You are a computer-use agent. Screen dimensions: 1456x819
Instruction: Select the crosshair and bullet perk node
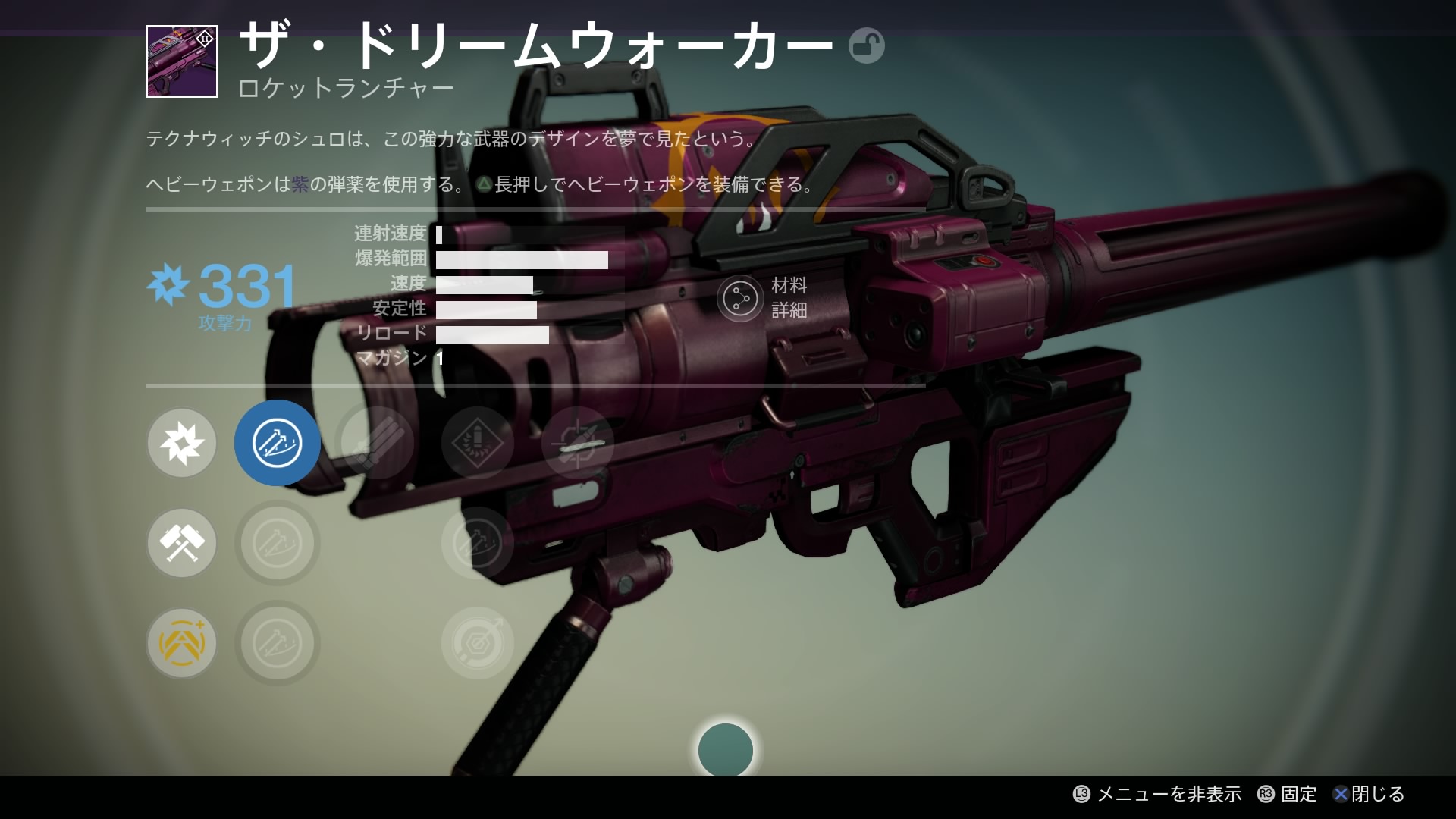pyautogui.click(x=578, y=443)
